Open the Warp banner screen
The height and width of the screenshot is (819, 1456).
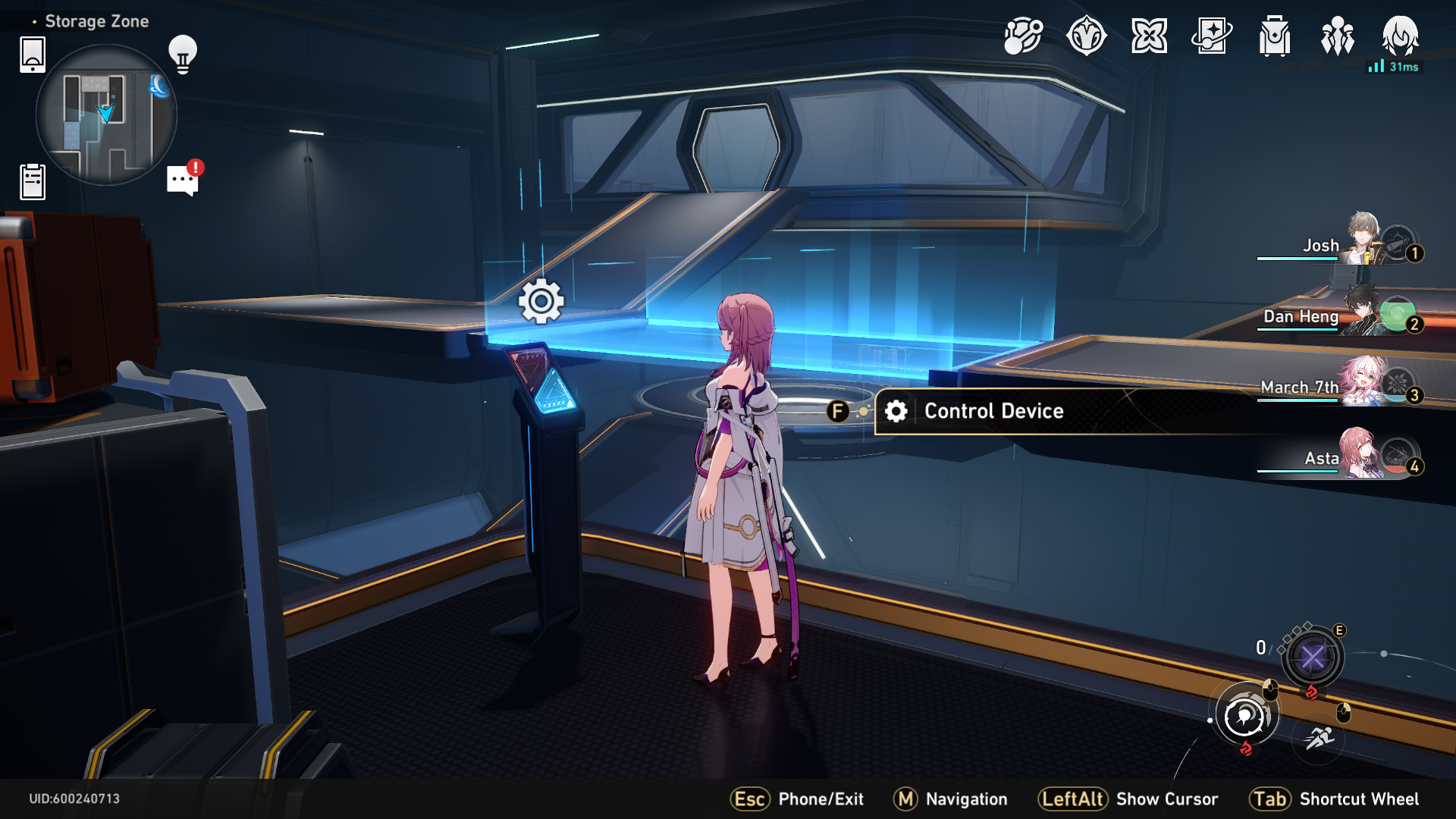pyautogui.click(x=1150, y=36)
